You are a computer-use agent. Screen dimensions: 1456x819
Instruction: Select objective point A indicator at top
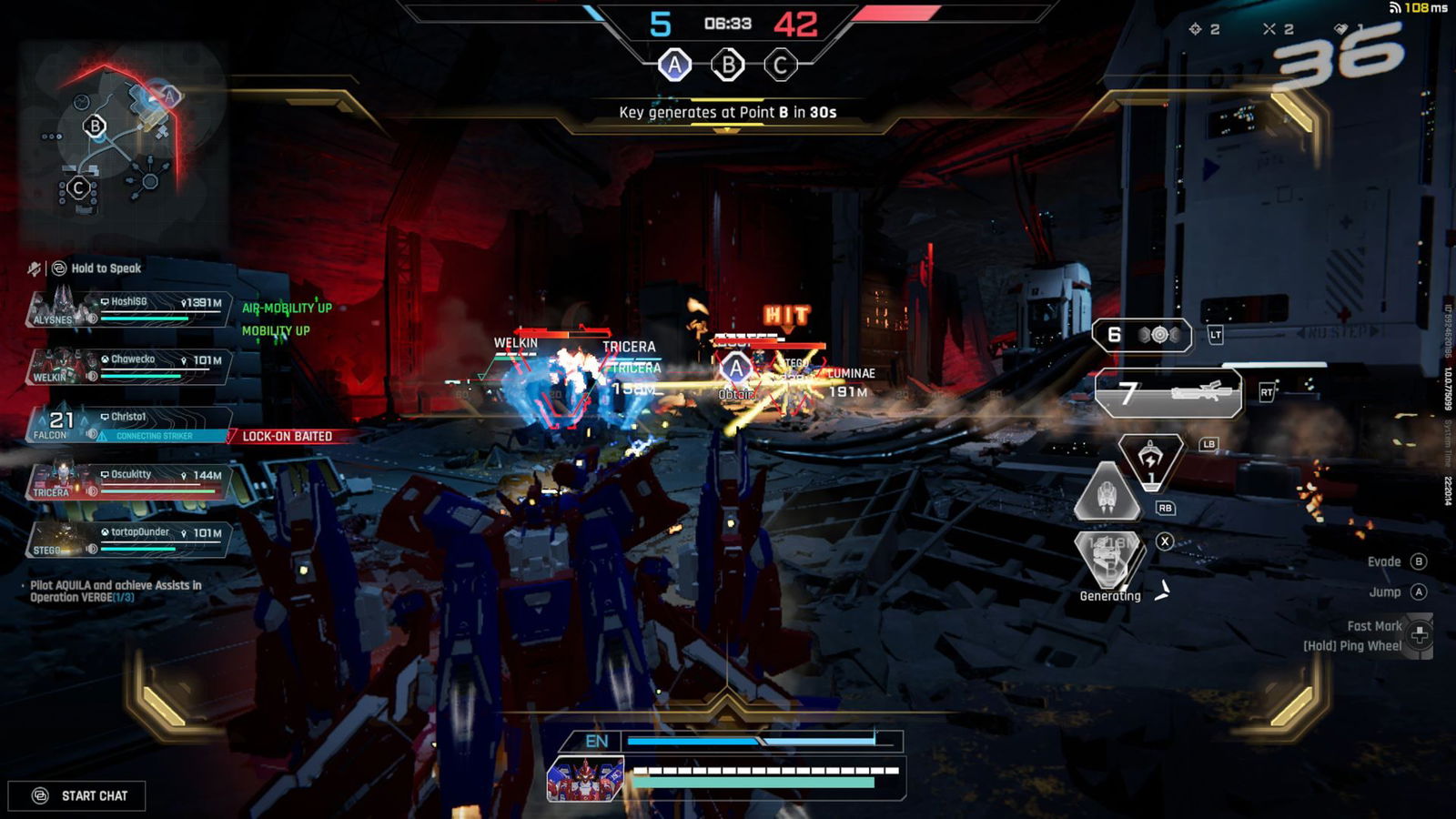[x=674, y=66]
